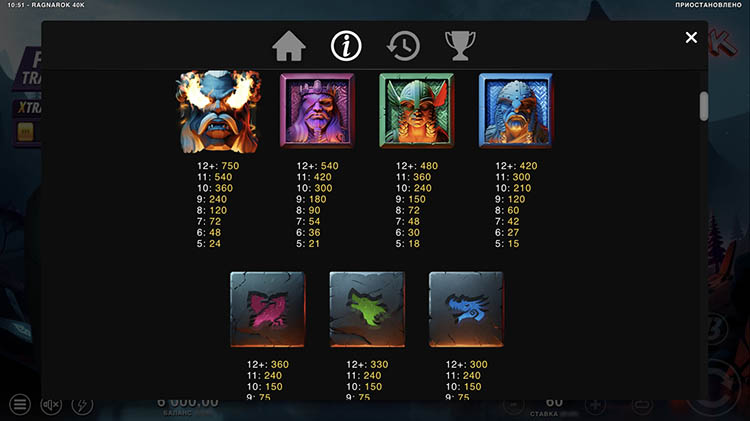Toggle the sound mute icon
The height and width of the screenshot is (421, 750).
point(52,404)
